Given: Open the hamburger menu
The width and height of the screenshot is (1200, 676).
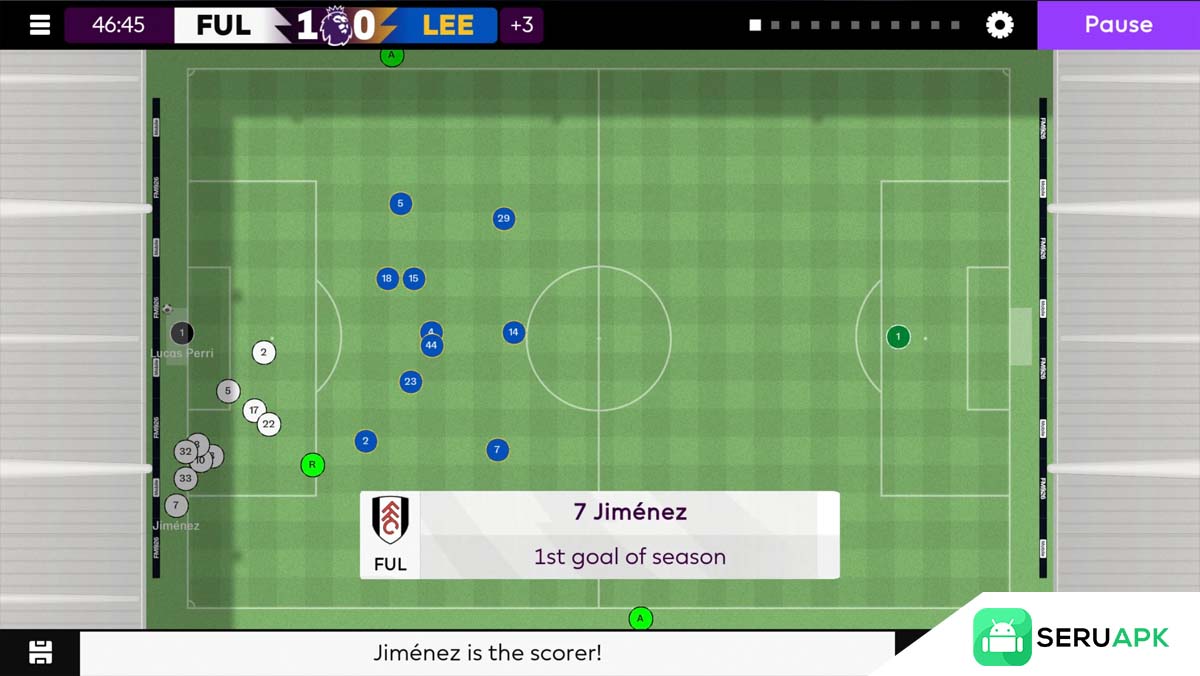Looking at the screenshot, I should (x=40, y=25).
